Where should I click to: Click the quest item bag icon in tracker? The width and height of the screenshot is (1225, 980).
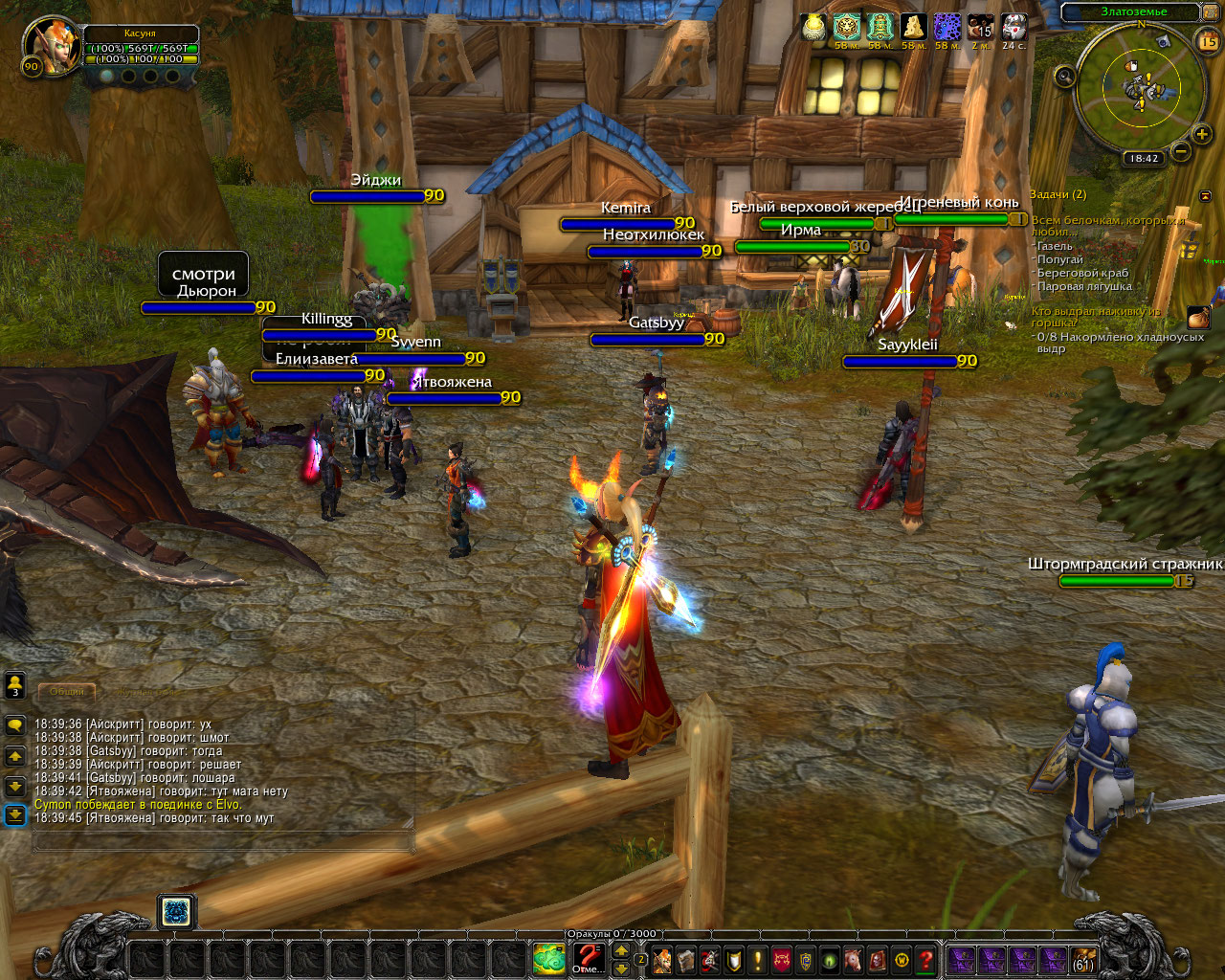(1198, 318)
